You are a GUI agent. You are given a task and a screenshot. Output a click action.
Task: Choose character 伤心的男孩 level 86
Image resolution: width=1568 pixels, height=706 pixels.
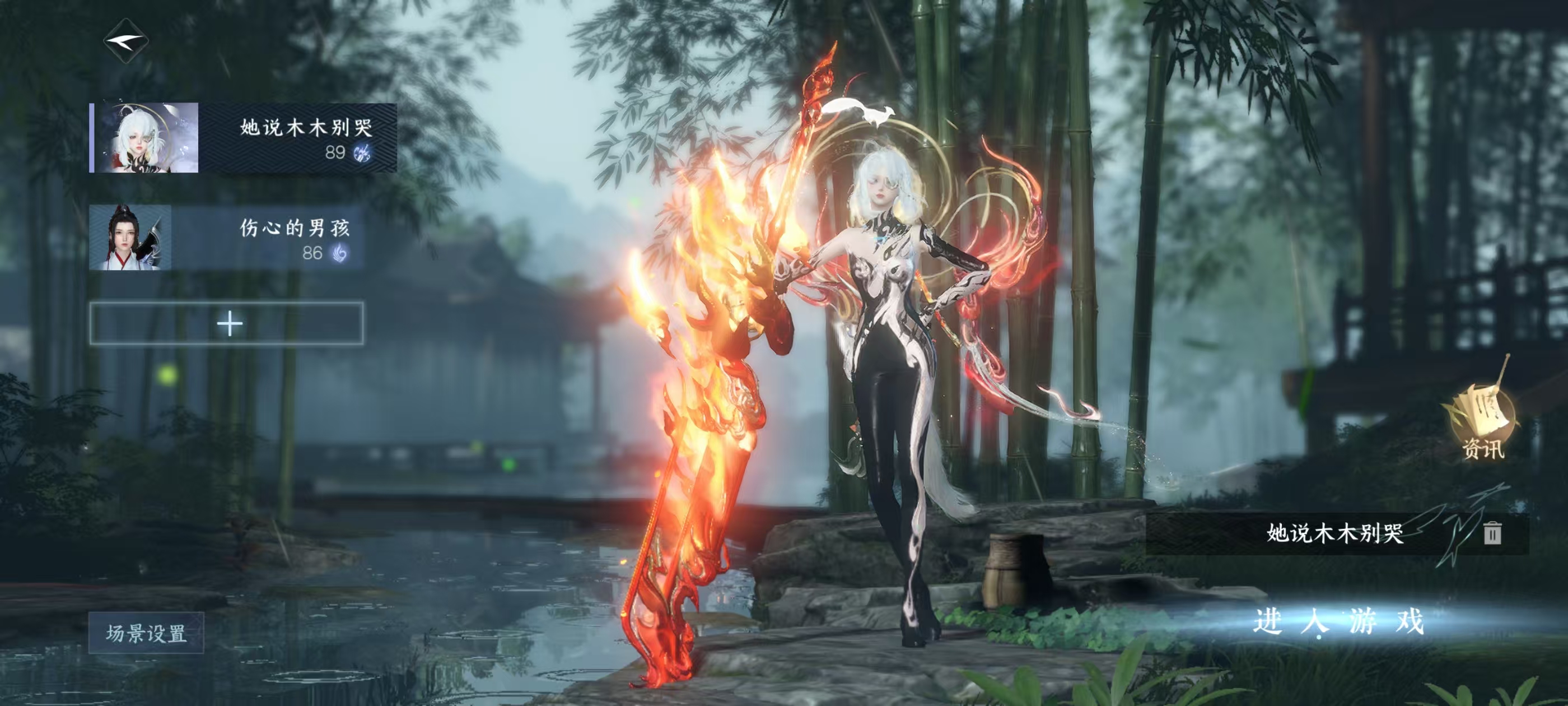click(227, 238)
